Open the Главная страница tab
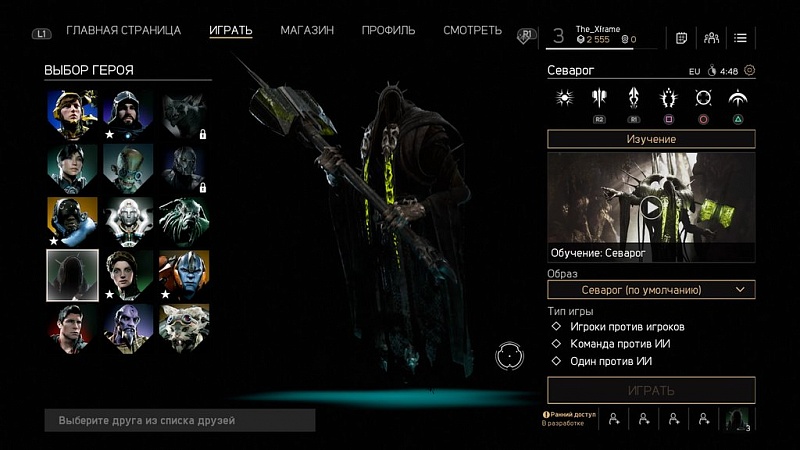800x450 pixels. (123, 30)
